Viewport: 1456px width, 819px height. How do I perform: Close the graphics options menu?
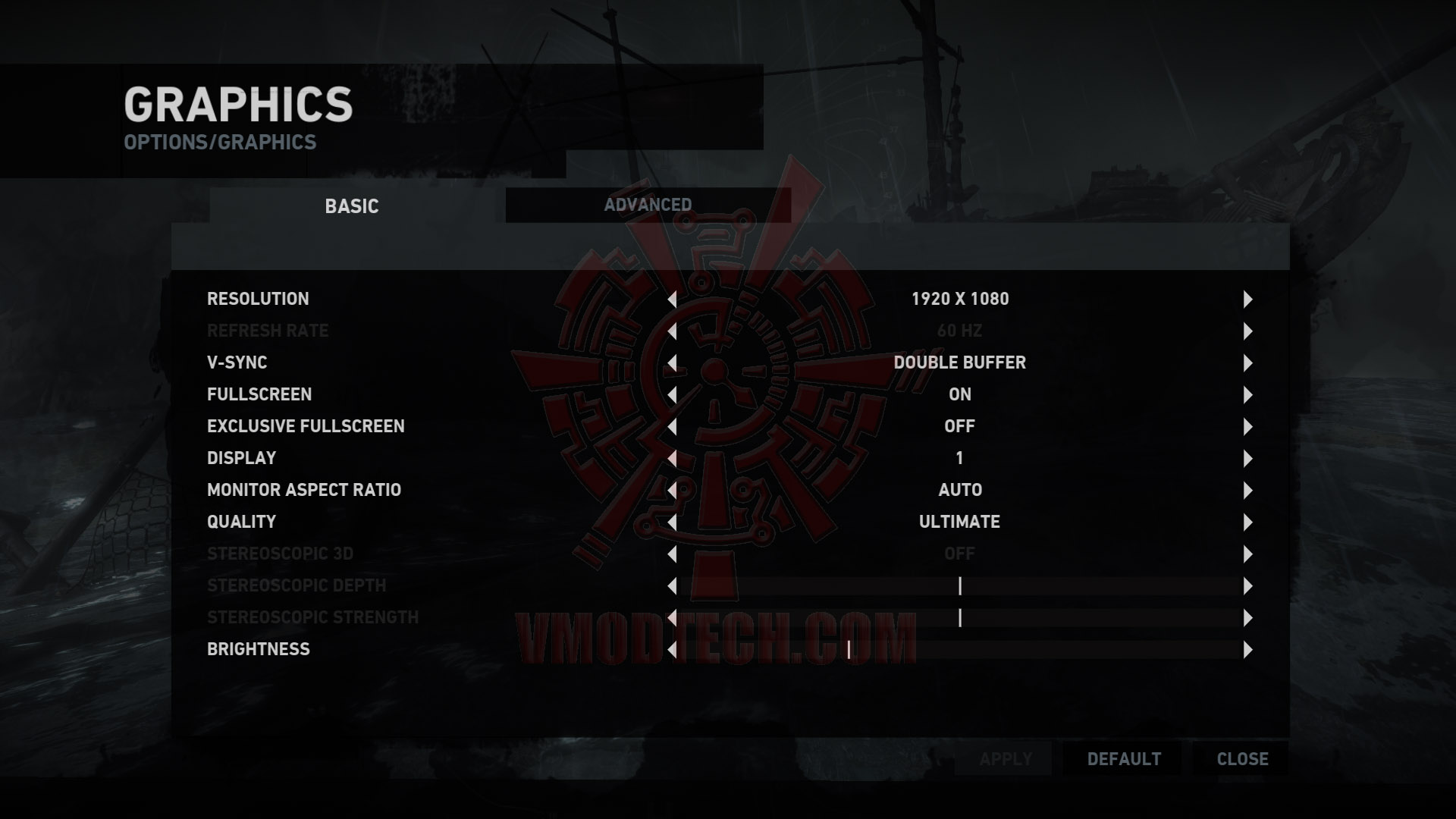(1242, 759)
